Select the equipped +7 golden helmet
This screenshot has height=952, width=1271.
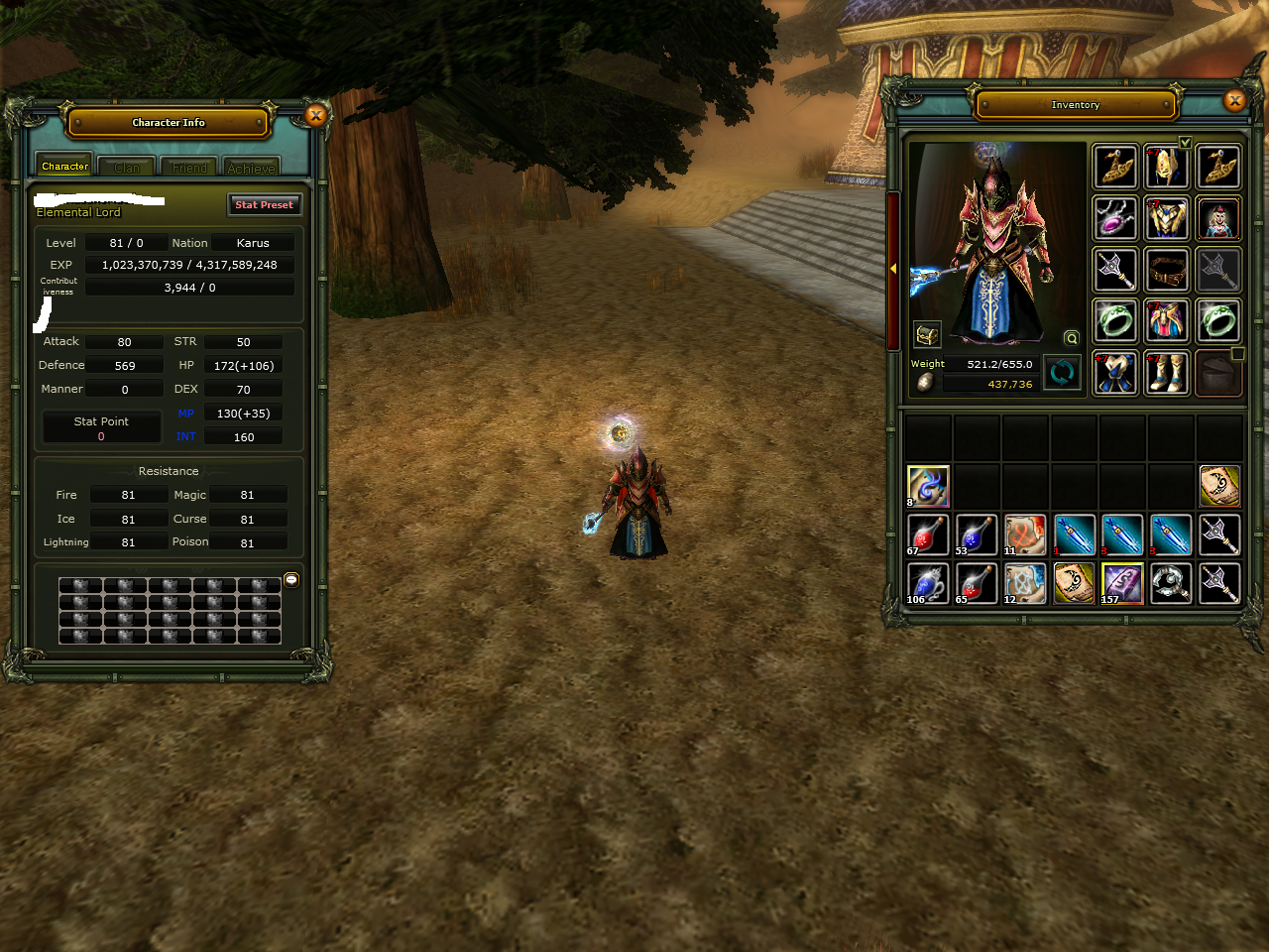point(1167,166)
